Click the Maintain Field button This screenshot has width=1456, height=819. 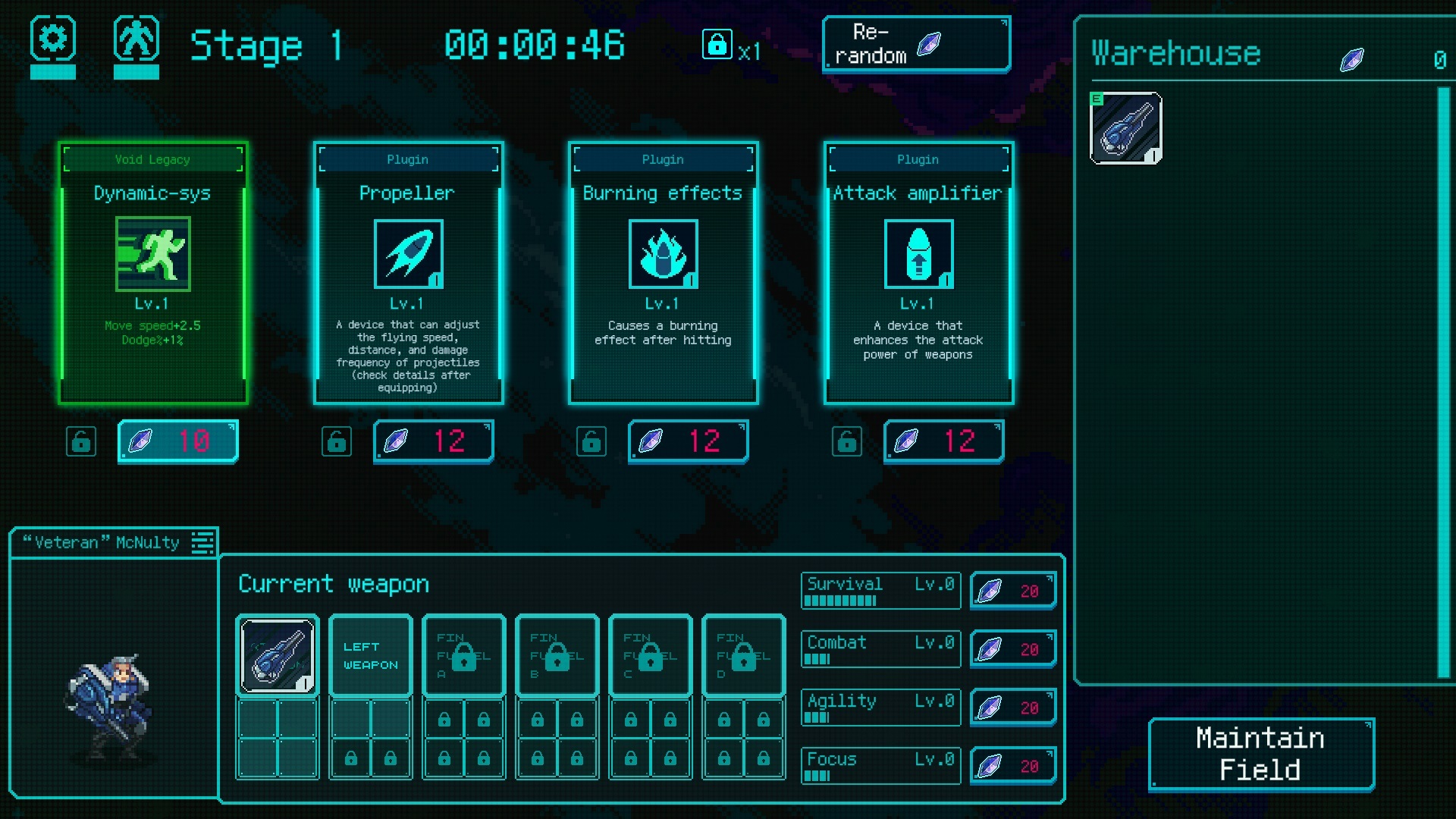1260,755
